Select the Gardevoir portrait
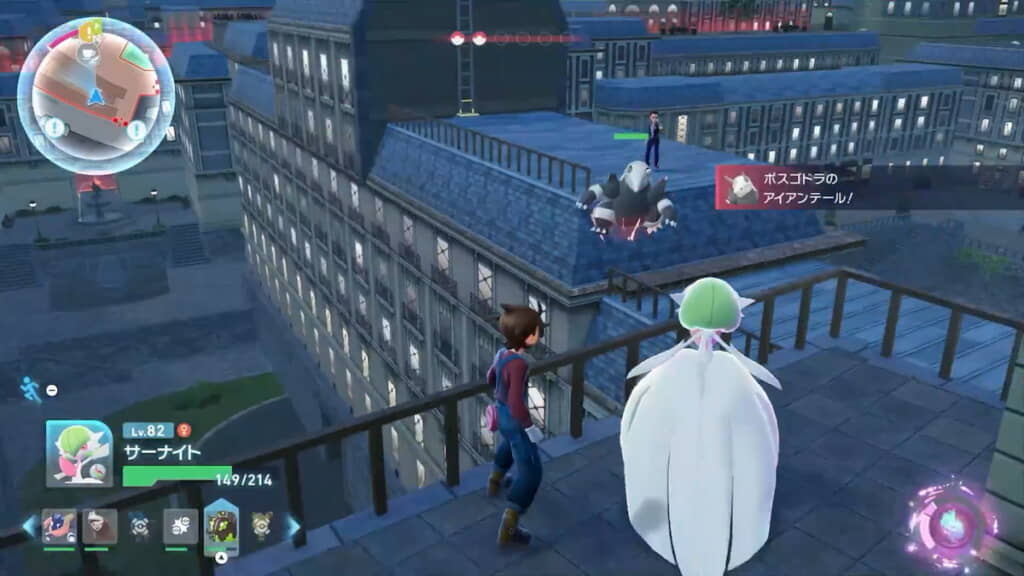 click(x=79, y=453)
